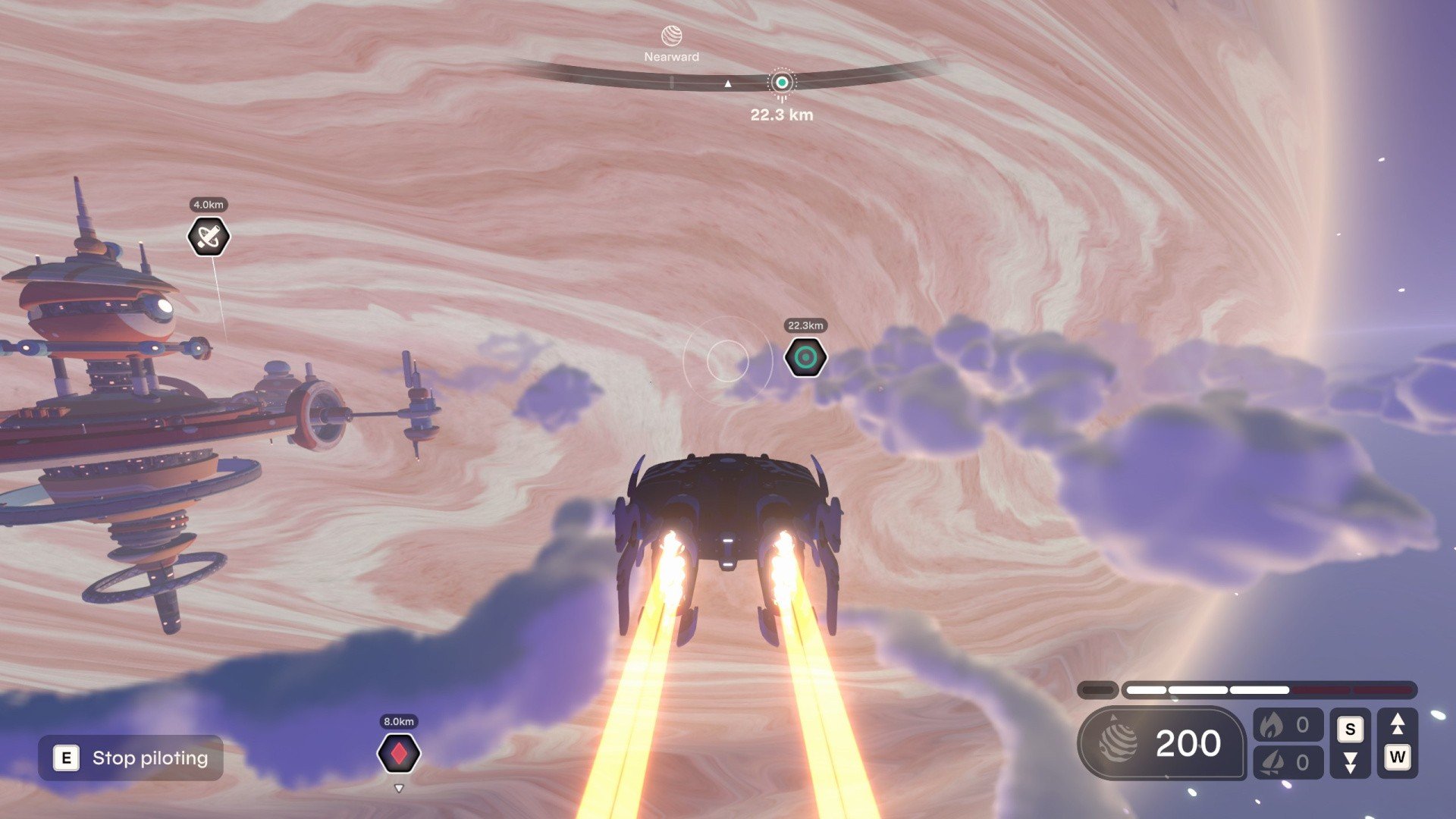Expand the small arrow beneath the 8.0km marker
Viewport: 1456px width, 819px height.
pyautogui.click(x=399, y=788)
